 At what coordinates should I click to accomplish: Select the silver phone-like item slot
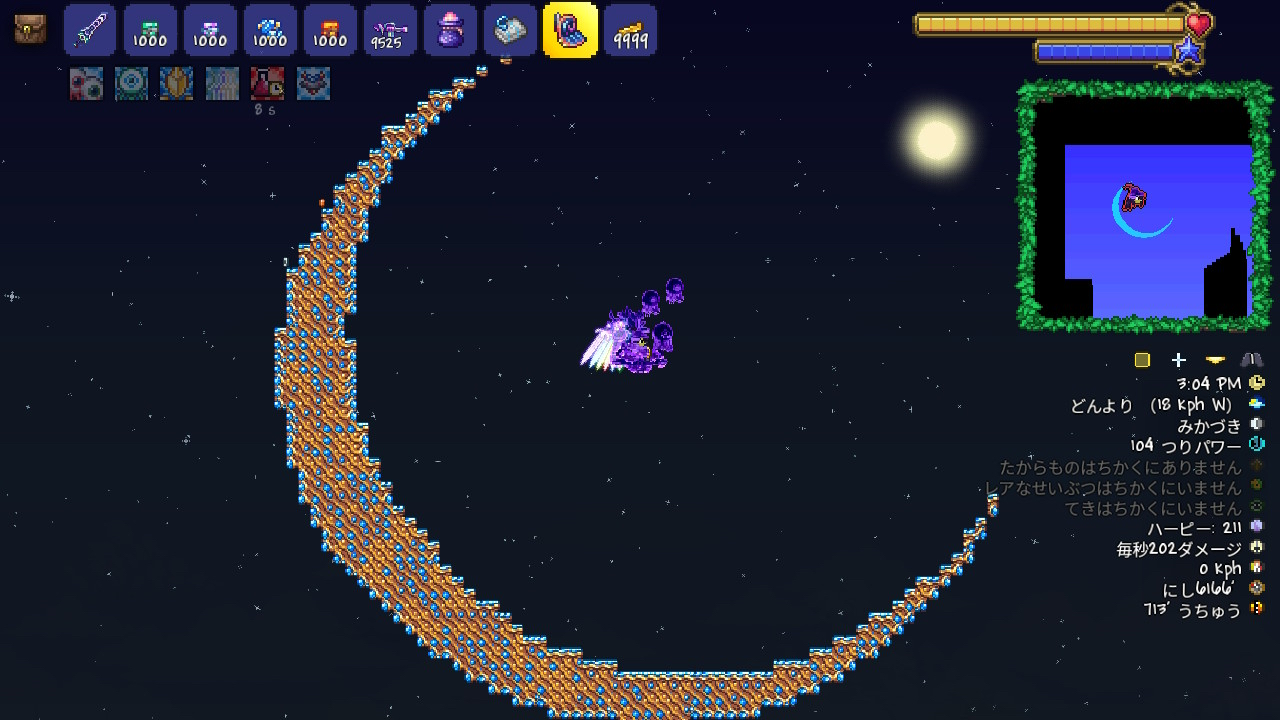(510, 30)
